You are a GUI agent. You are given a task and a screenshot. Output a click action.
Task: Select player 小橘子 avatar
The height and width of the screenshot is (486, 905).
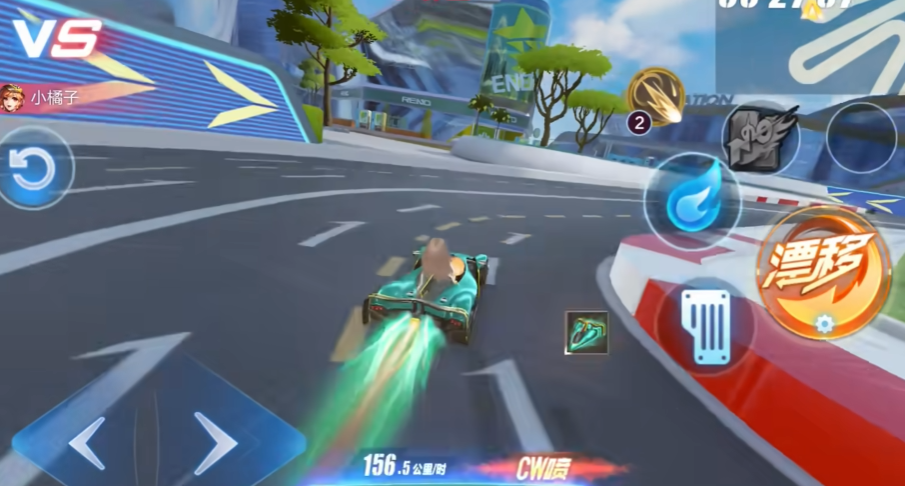pos(13,97)
